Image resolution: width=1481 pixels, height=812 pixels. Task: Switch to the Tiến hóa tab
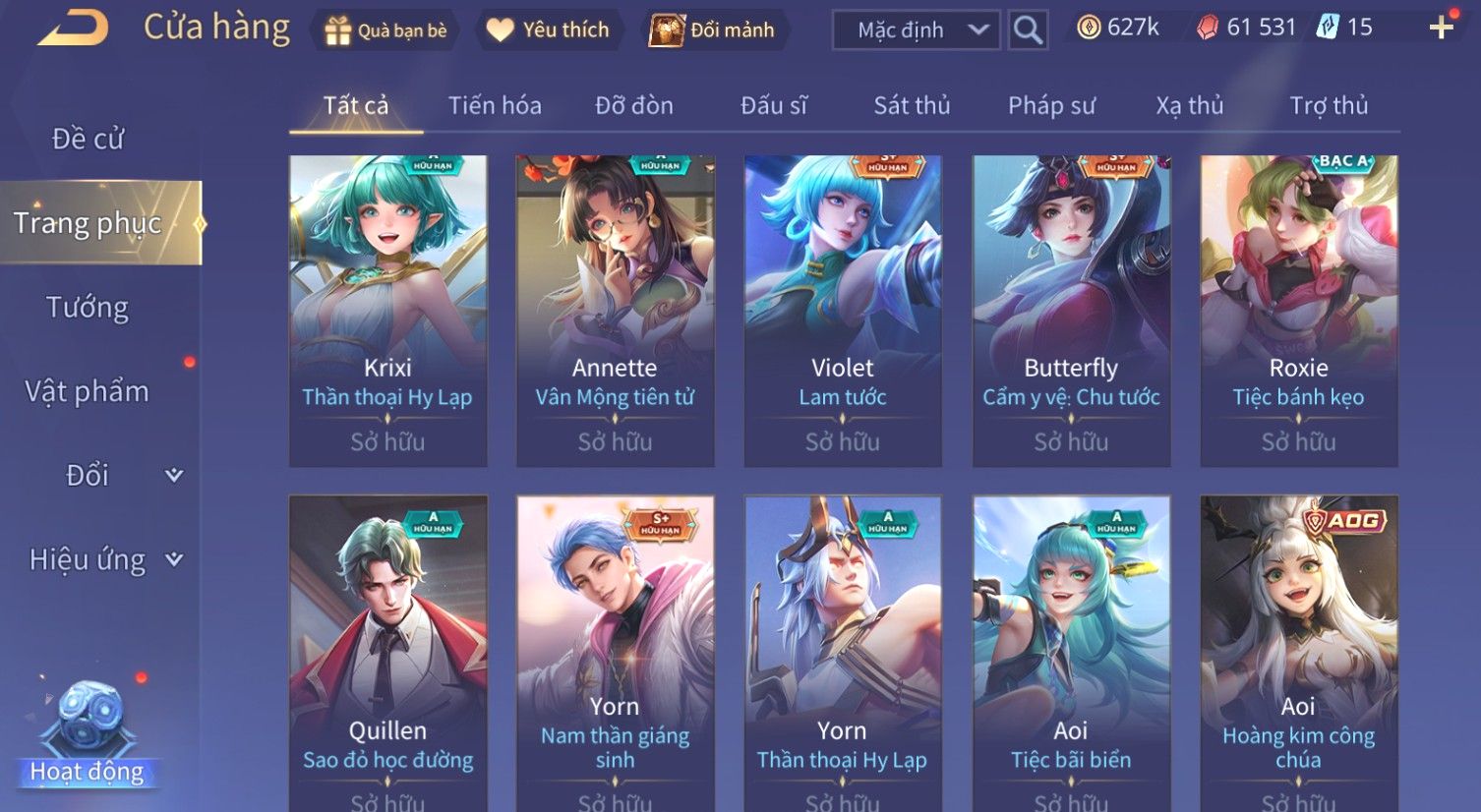[x=495, y=105]
